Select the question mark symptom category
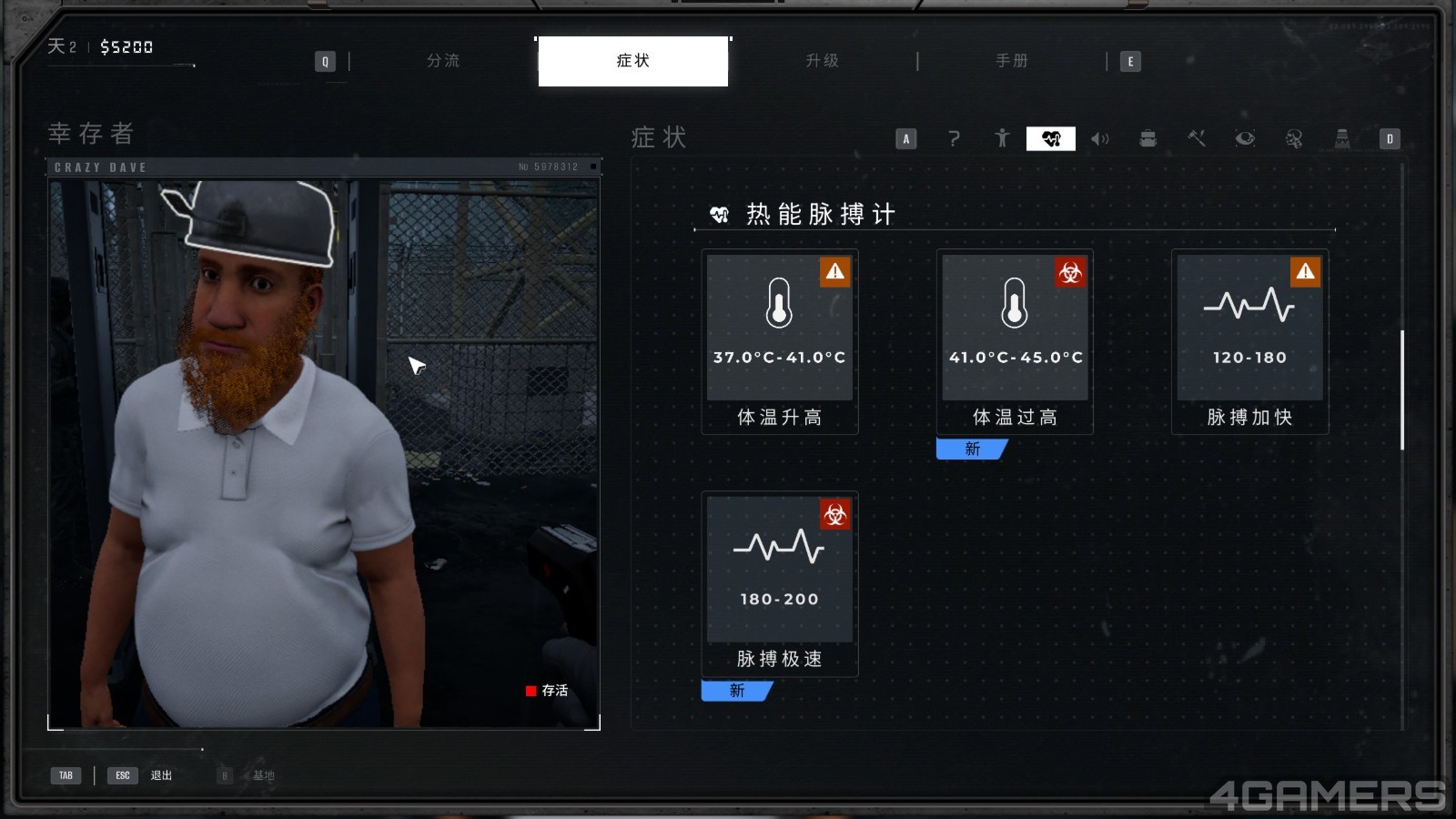 tap(954, 138)
